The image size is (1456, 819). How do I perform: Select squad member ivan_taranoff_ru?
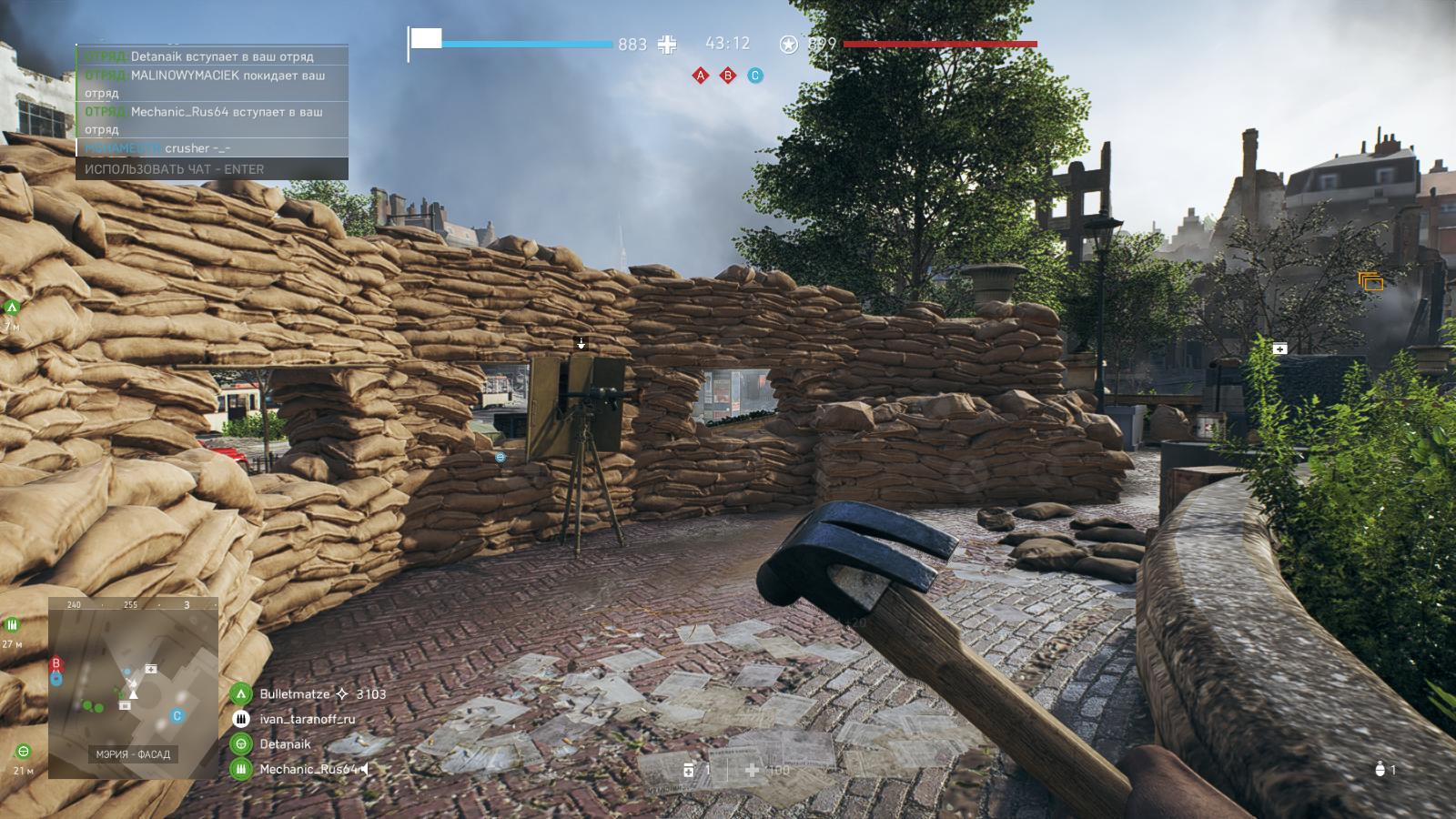[307, 719]
